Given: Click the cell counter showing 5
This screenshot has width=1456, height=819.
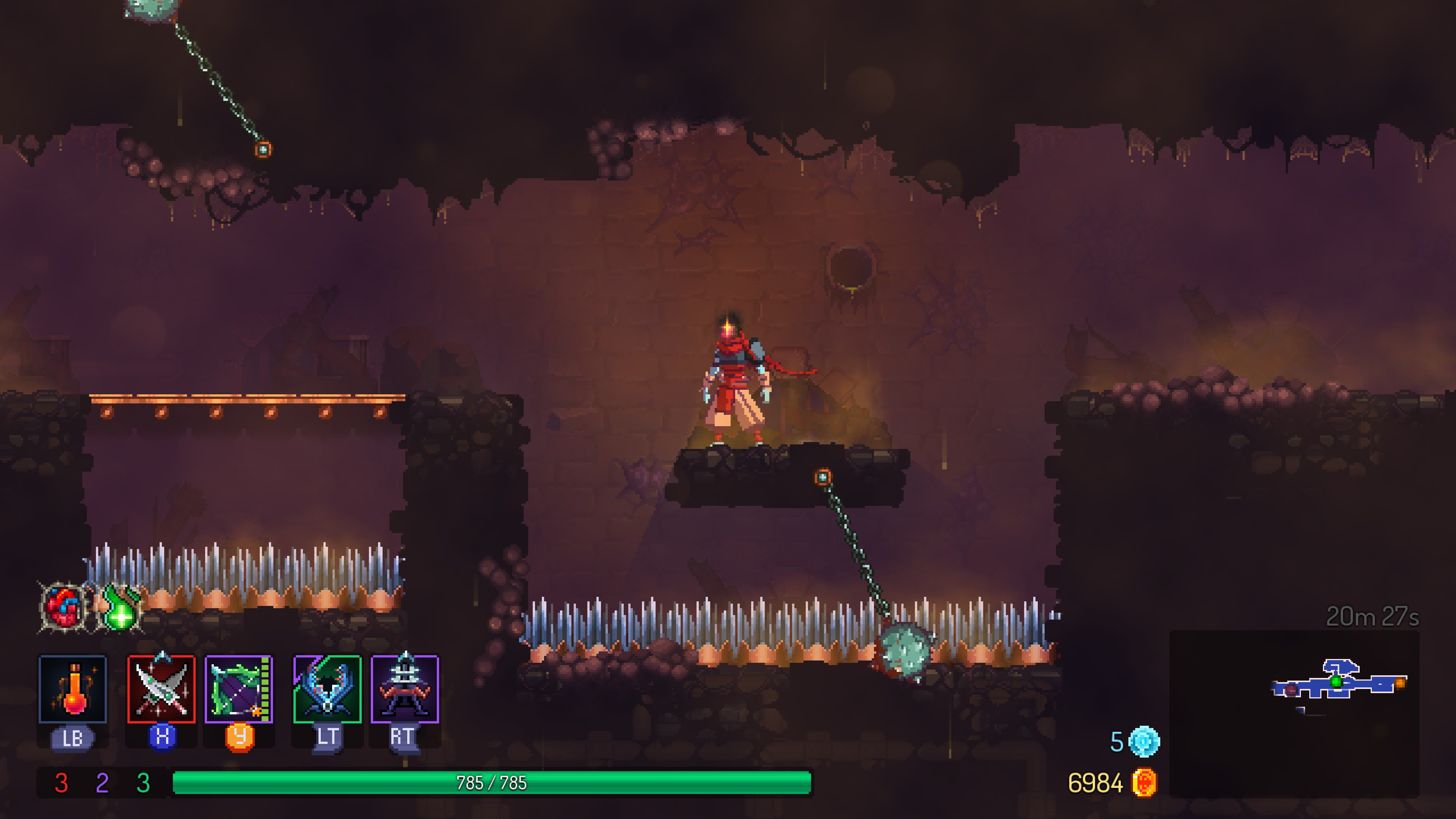Looking at the screenshot, I should point(1117,741).
